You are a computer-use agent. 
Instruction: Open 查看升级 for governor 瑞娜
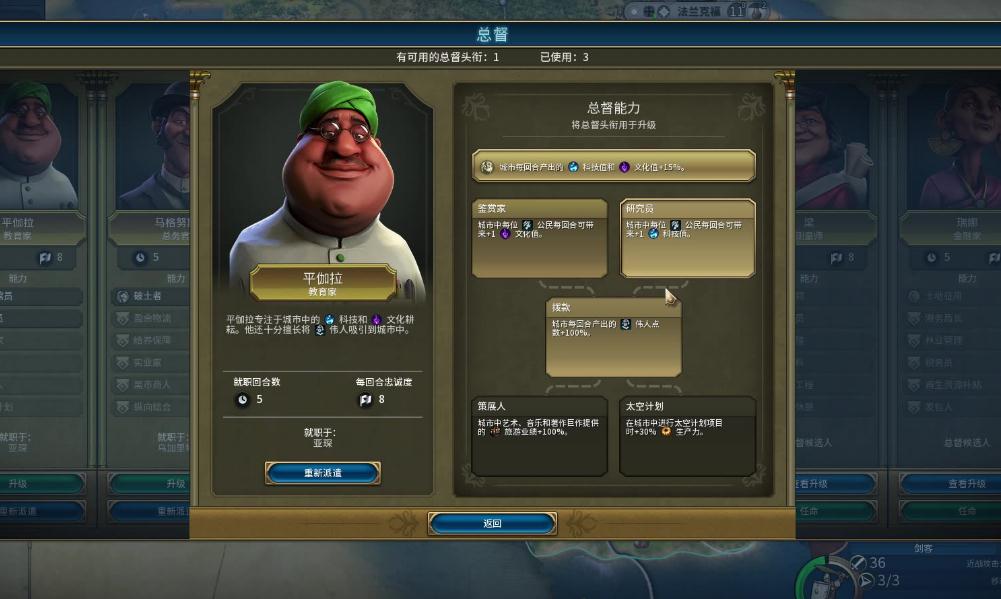click(x=950, y=484)
